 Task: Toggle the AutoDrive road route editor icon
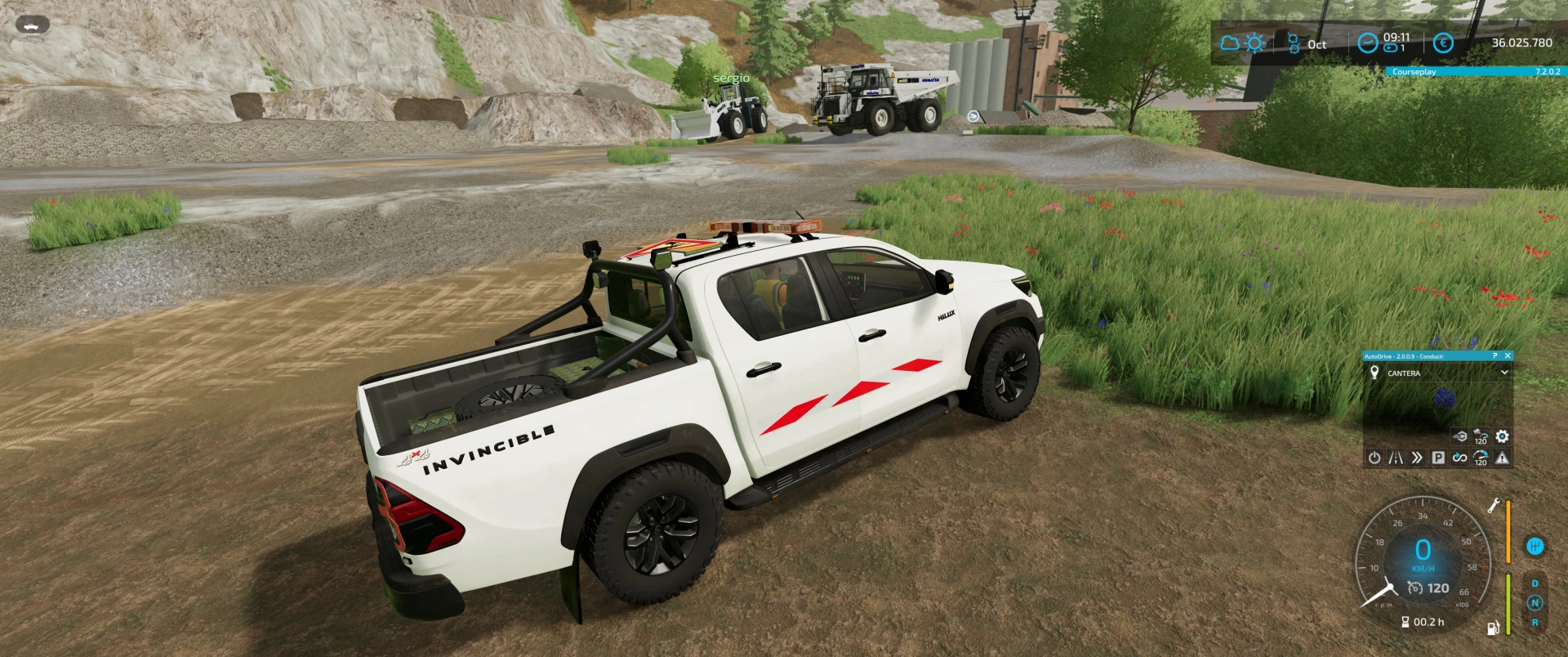tap(1396, 458)
